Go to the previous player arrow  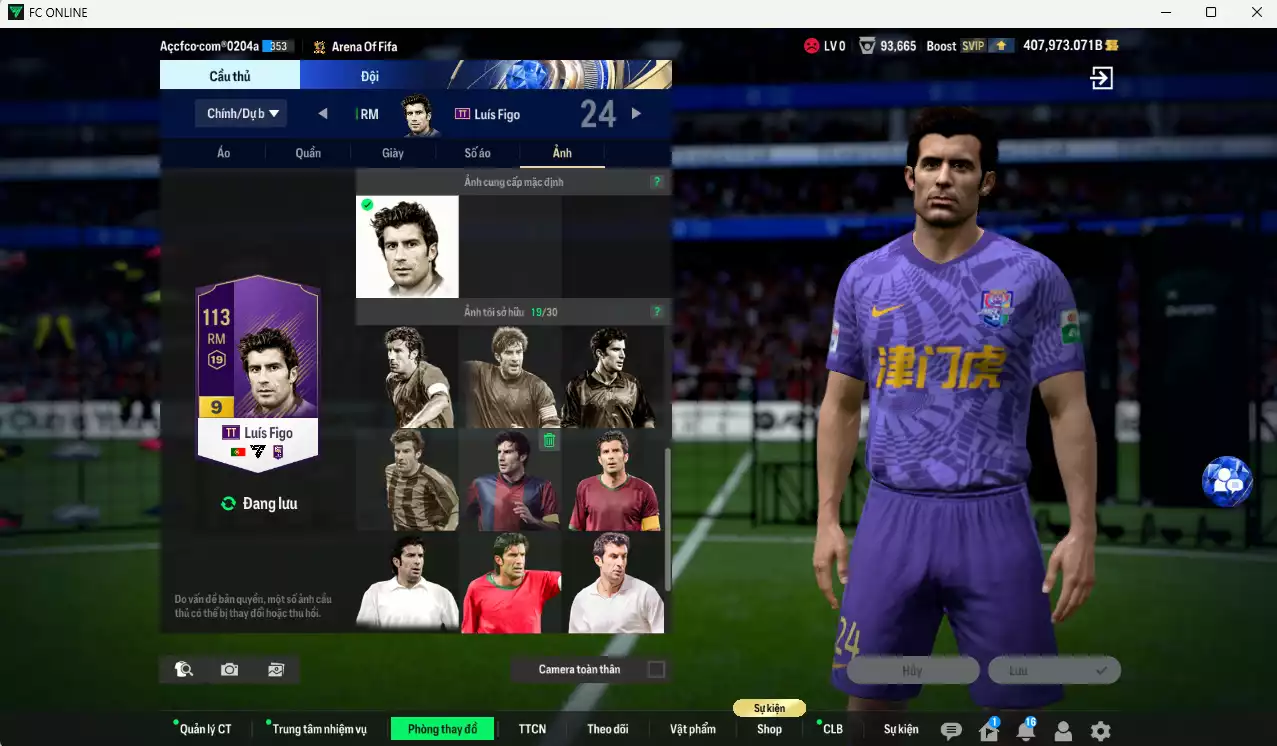click(x=323, y=114)
